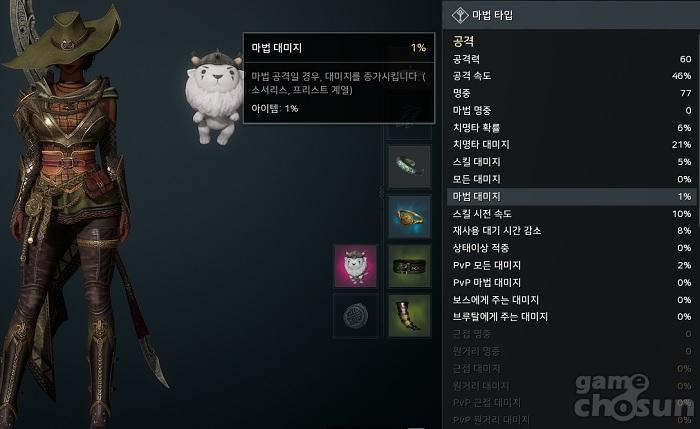700x429 pixels.
Task: Choose the PvP 모든 대미지 row
Action: (x=570, y=265)
